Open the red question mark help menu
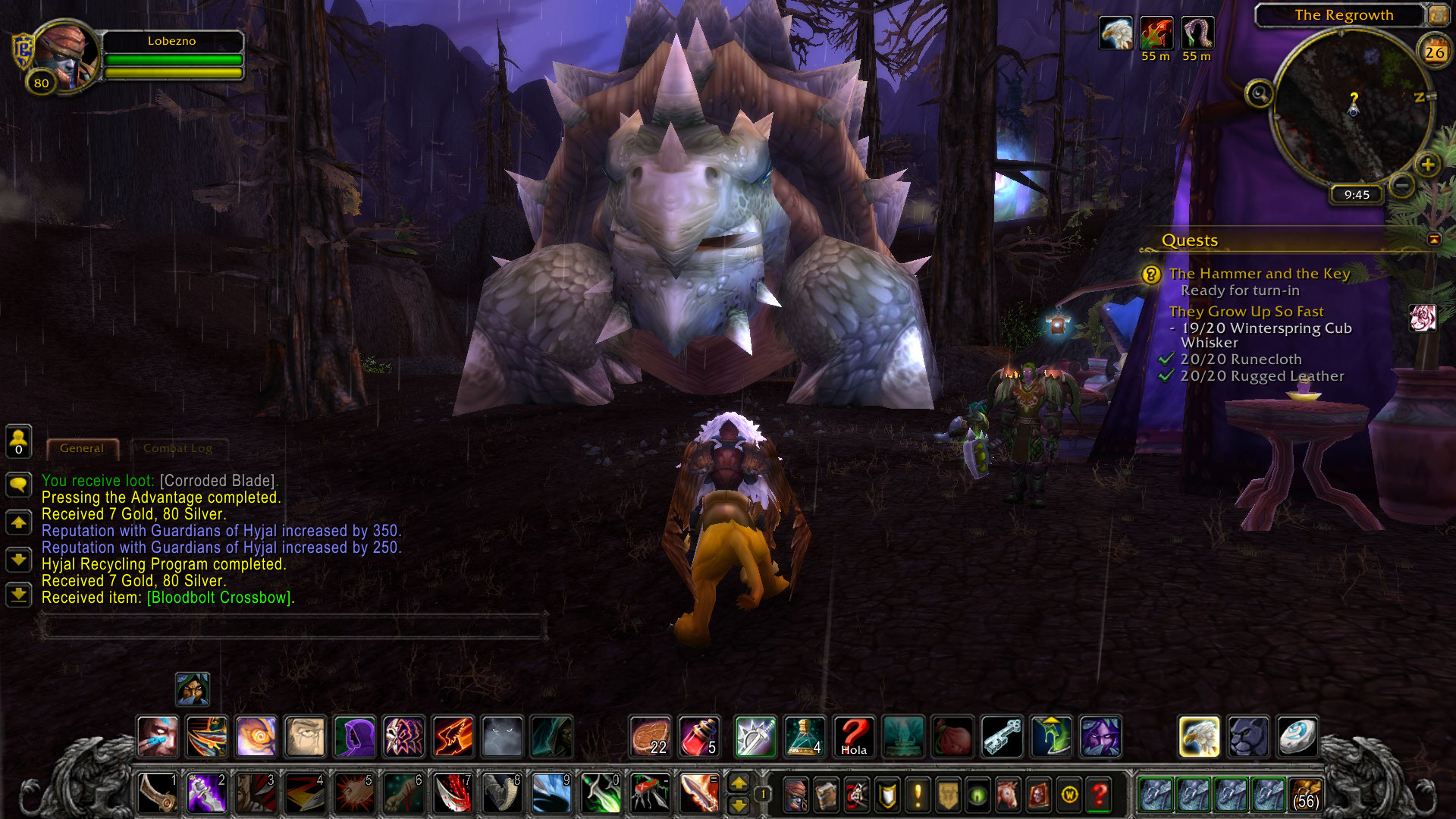 [1099, 794]
